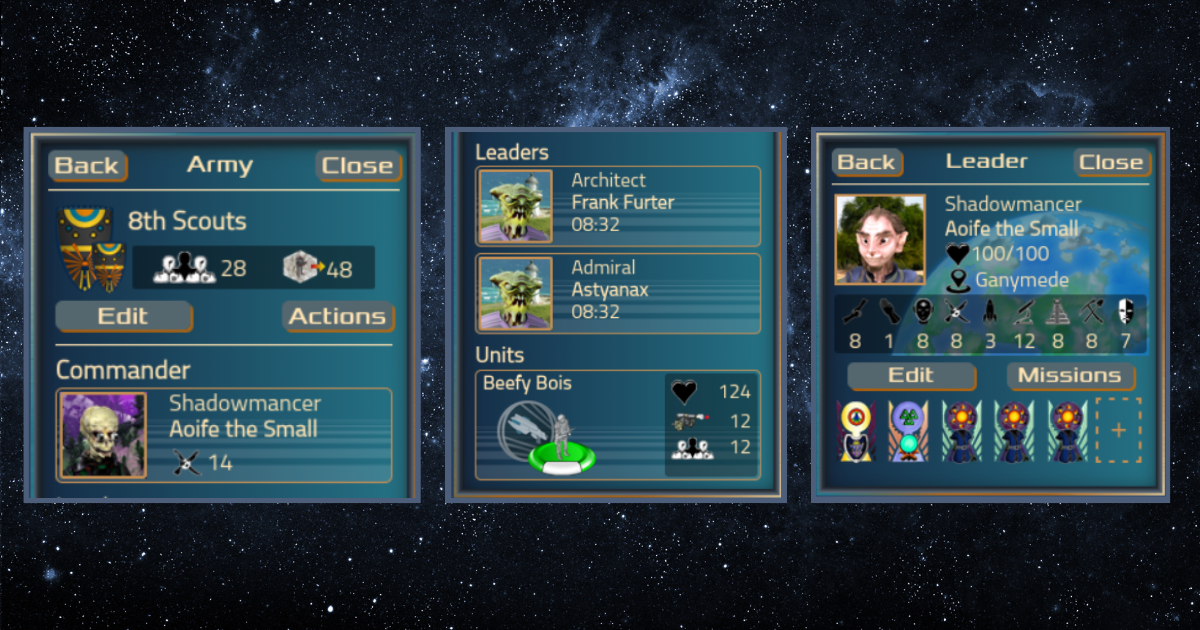
Task: Go Back from the Leader panel
Action: (x=866, y=162)
